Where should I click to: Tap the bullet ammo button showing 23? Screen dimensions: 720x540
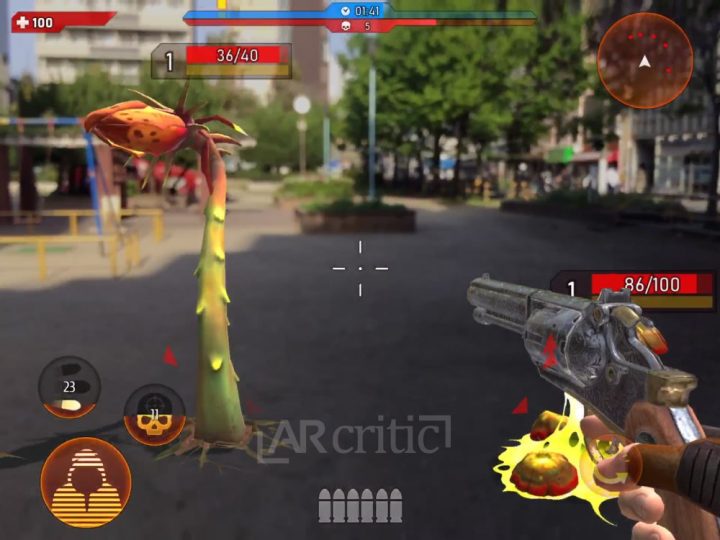click(x=69, y=388)
